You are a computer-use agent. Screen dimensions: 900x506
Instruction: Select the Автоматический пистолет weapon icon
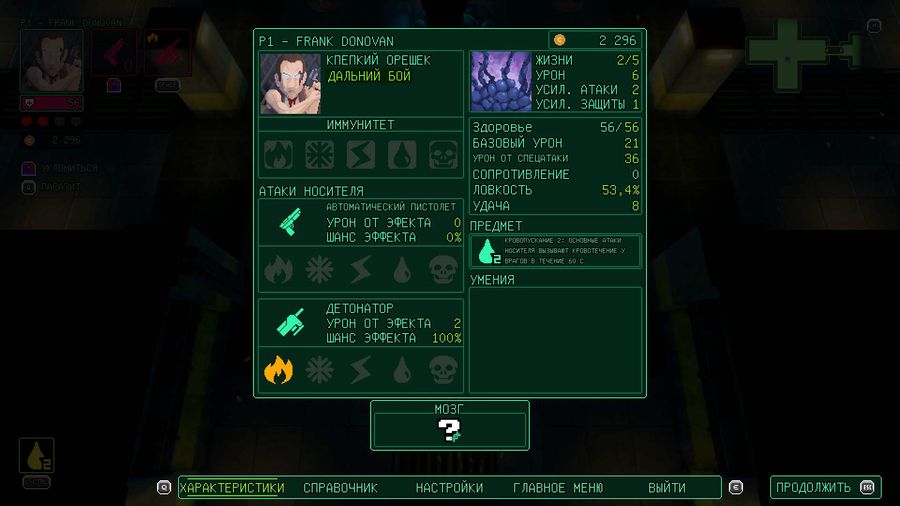(290, 221)
